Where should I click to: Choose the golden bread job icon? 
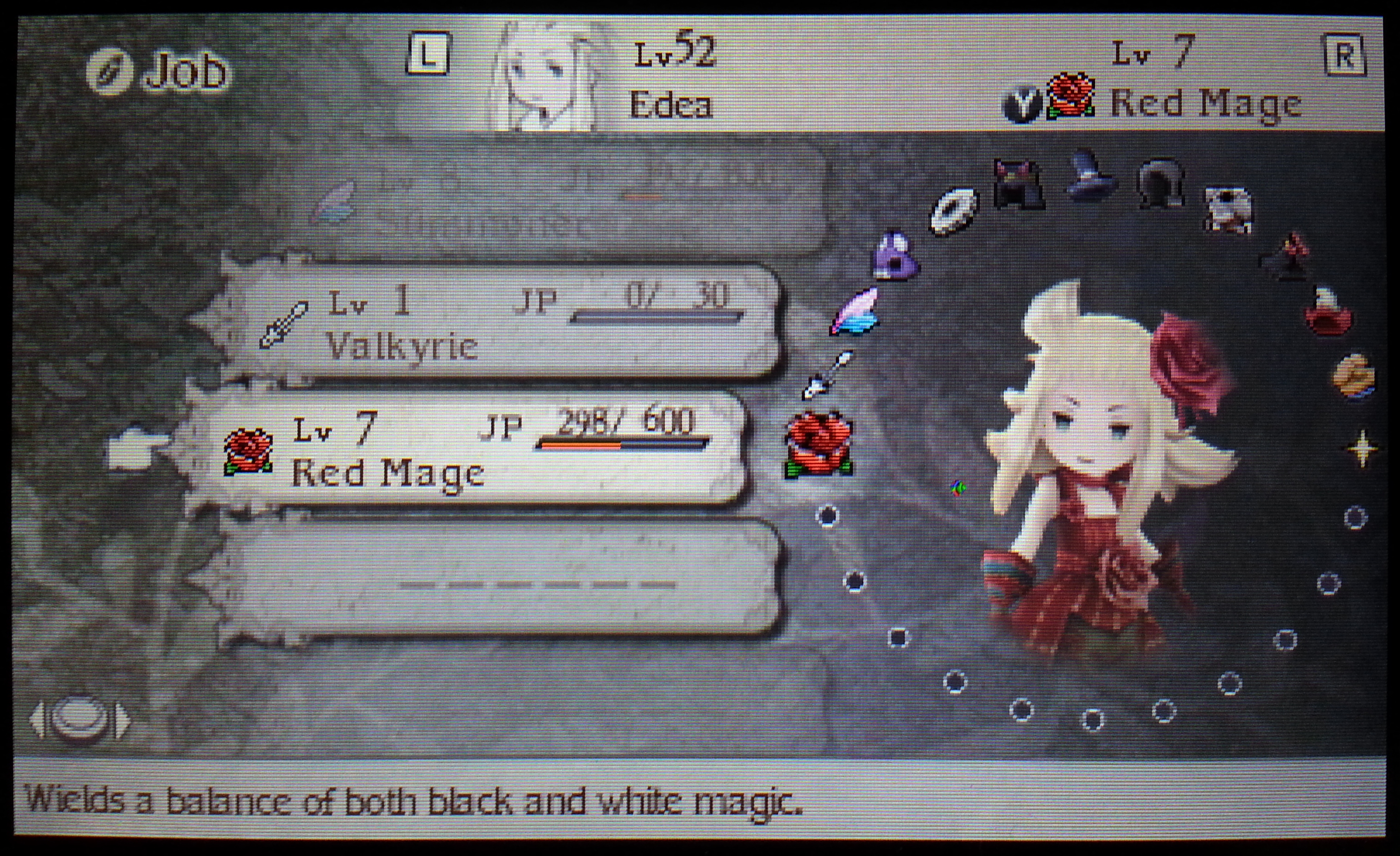(x=1354, y=375)
